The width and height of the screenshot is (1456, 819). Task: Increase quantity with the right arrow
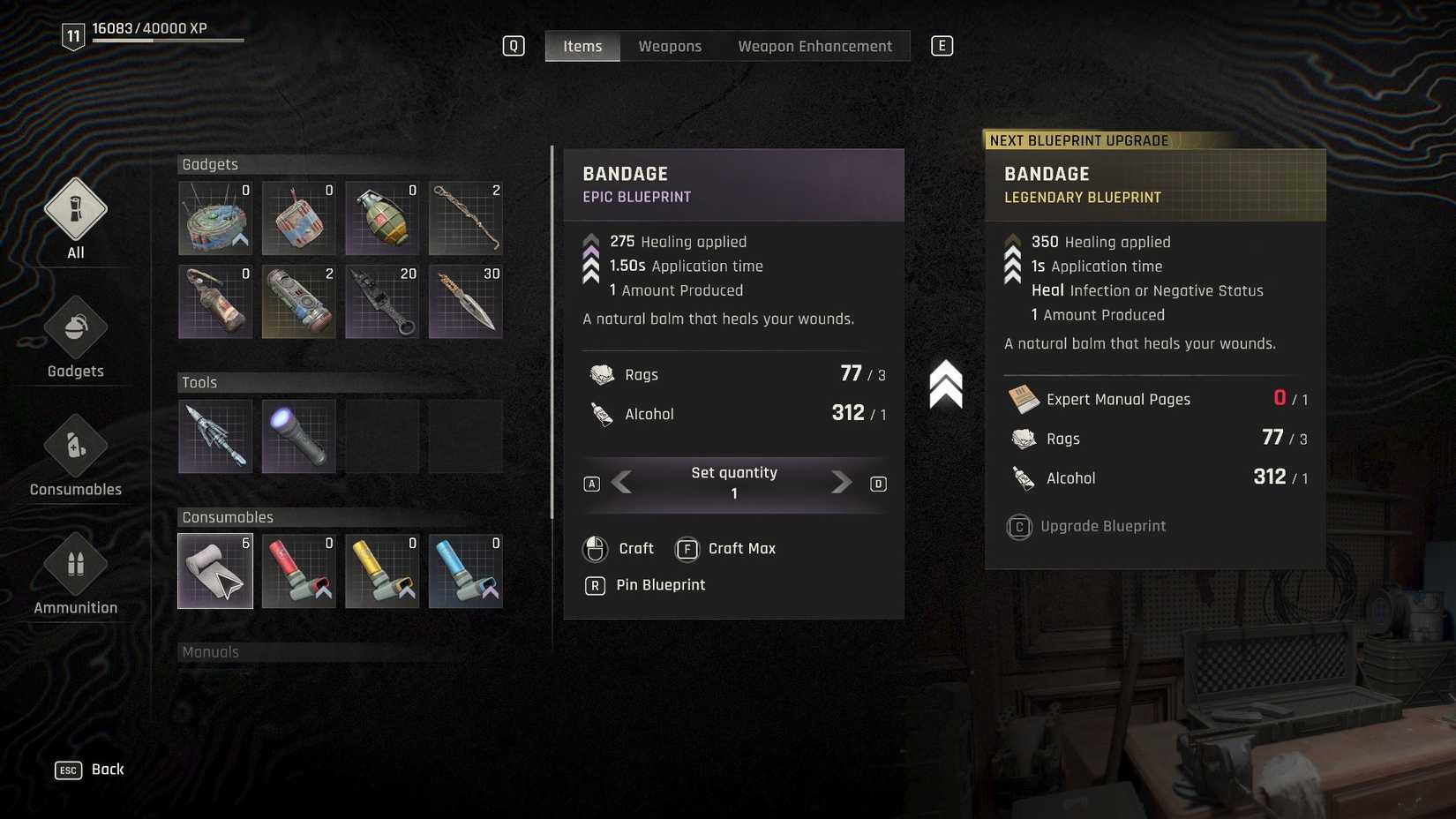coord(839,483)
